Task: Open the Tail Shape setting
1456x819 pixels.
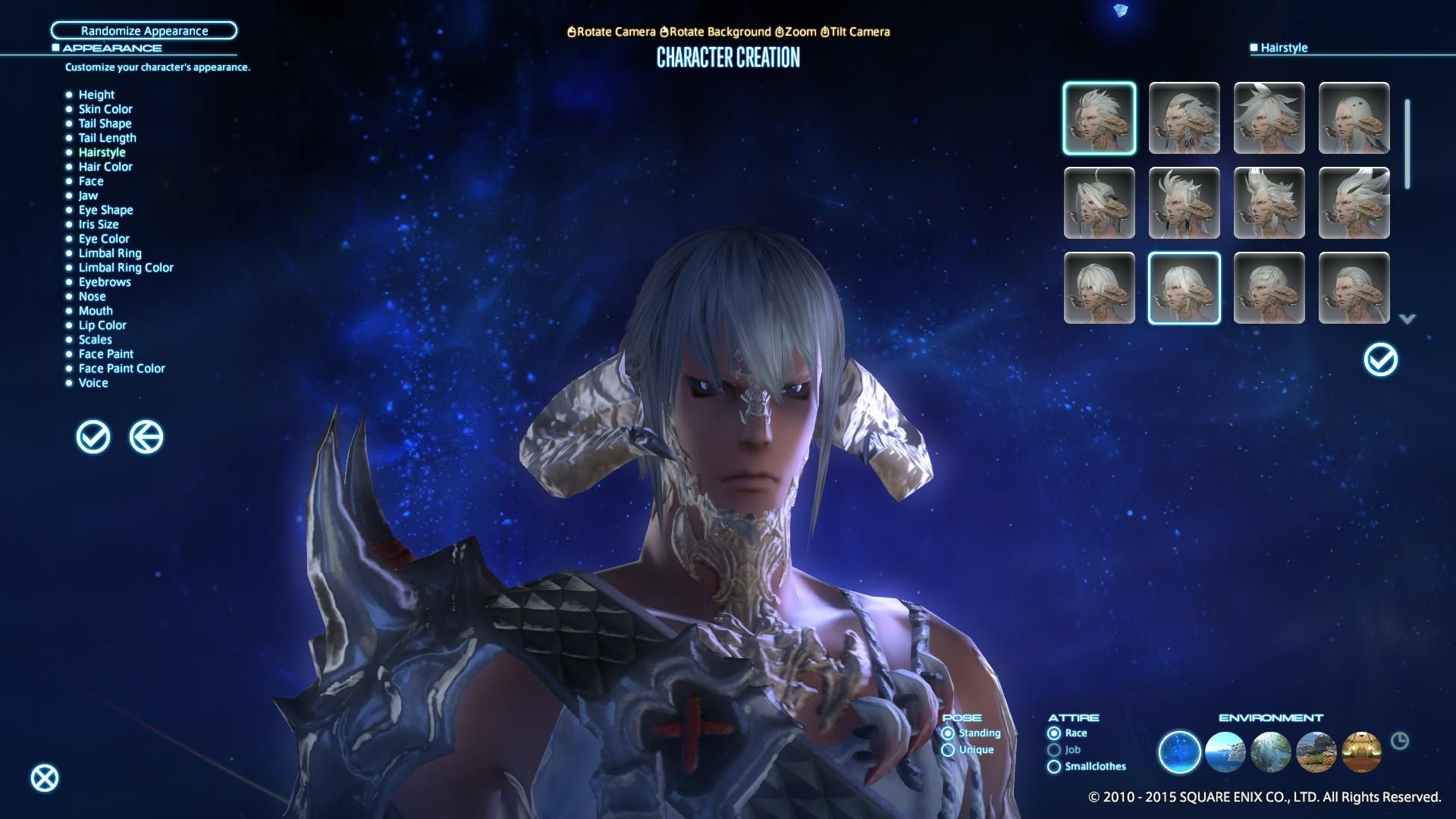Action: click(105, 123)
